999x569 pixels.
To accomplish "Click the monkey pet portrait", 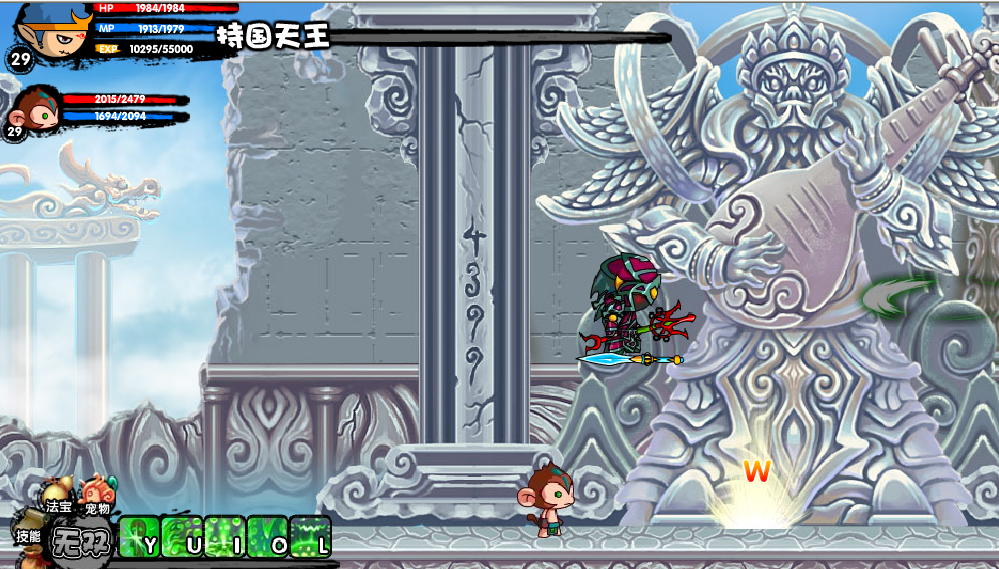I will (x=34, y=112).
